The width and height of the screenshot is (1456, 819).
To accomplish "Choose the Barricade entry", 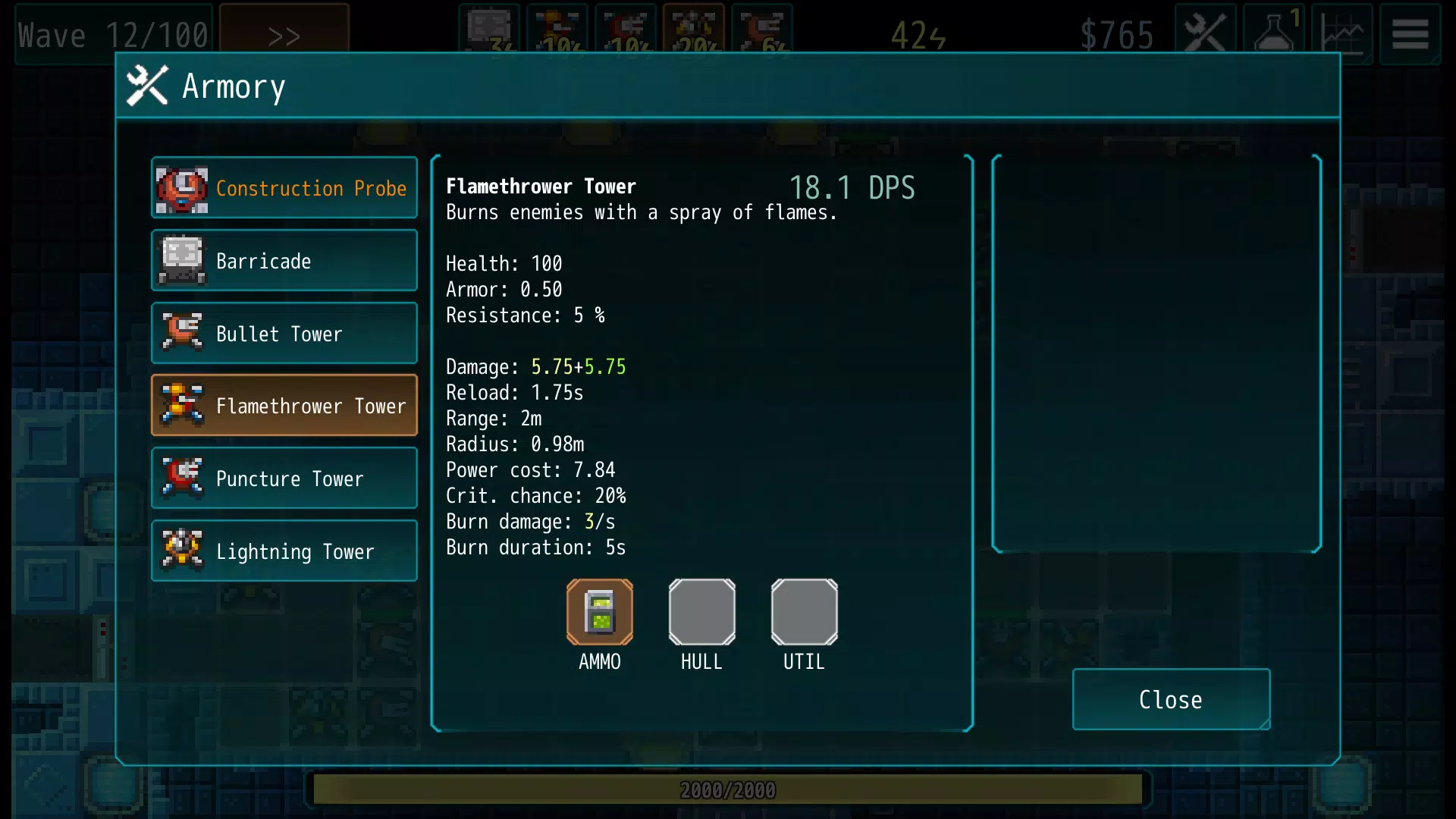I will point(284,261).
